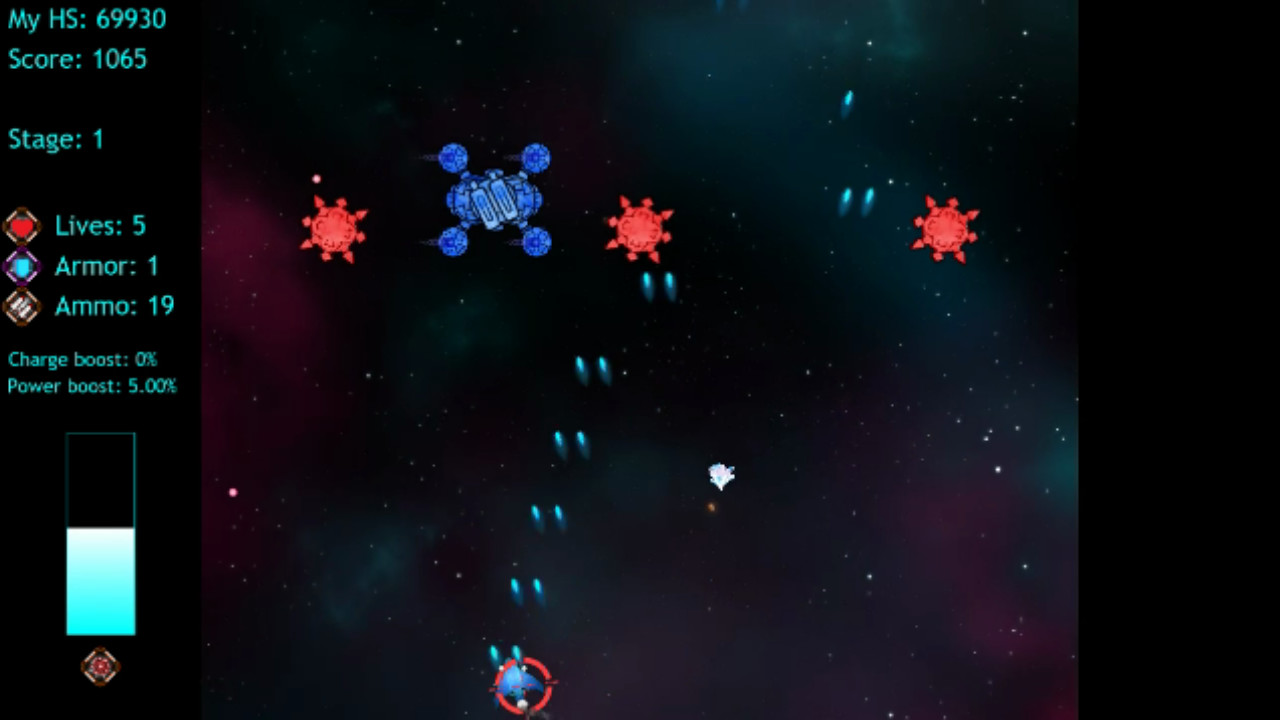Click the bronze Ammo icon

click(22, 306)
